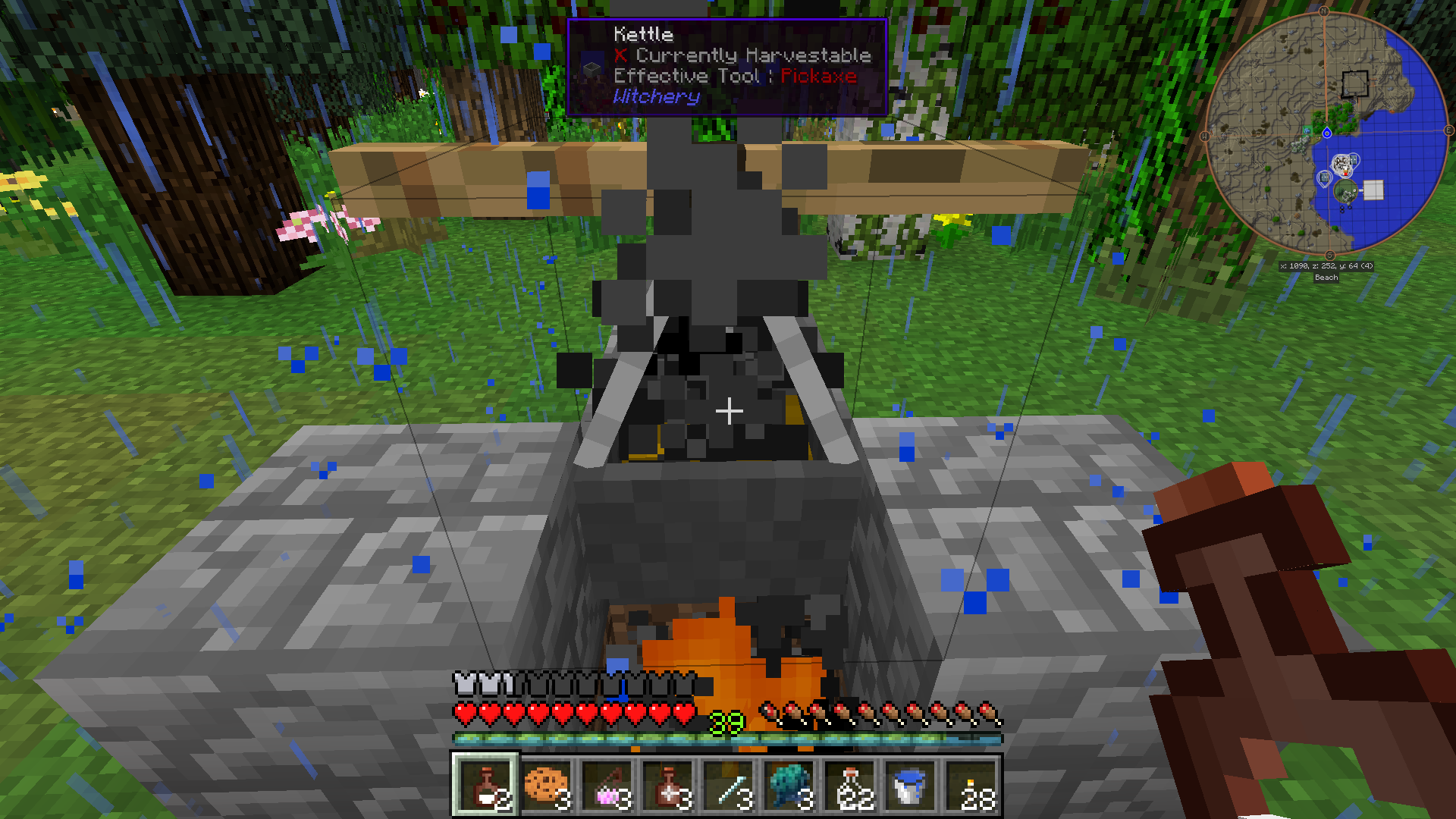Select the water bucket slot
Image resolution: width=1456 pixels, height=819 pixels.
coord(910,786)
